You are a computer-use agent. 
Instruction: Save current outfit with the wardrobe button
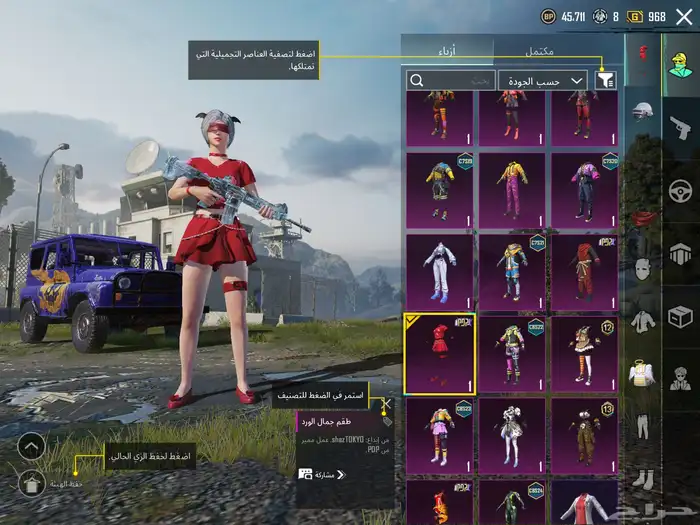click(31, 484)
